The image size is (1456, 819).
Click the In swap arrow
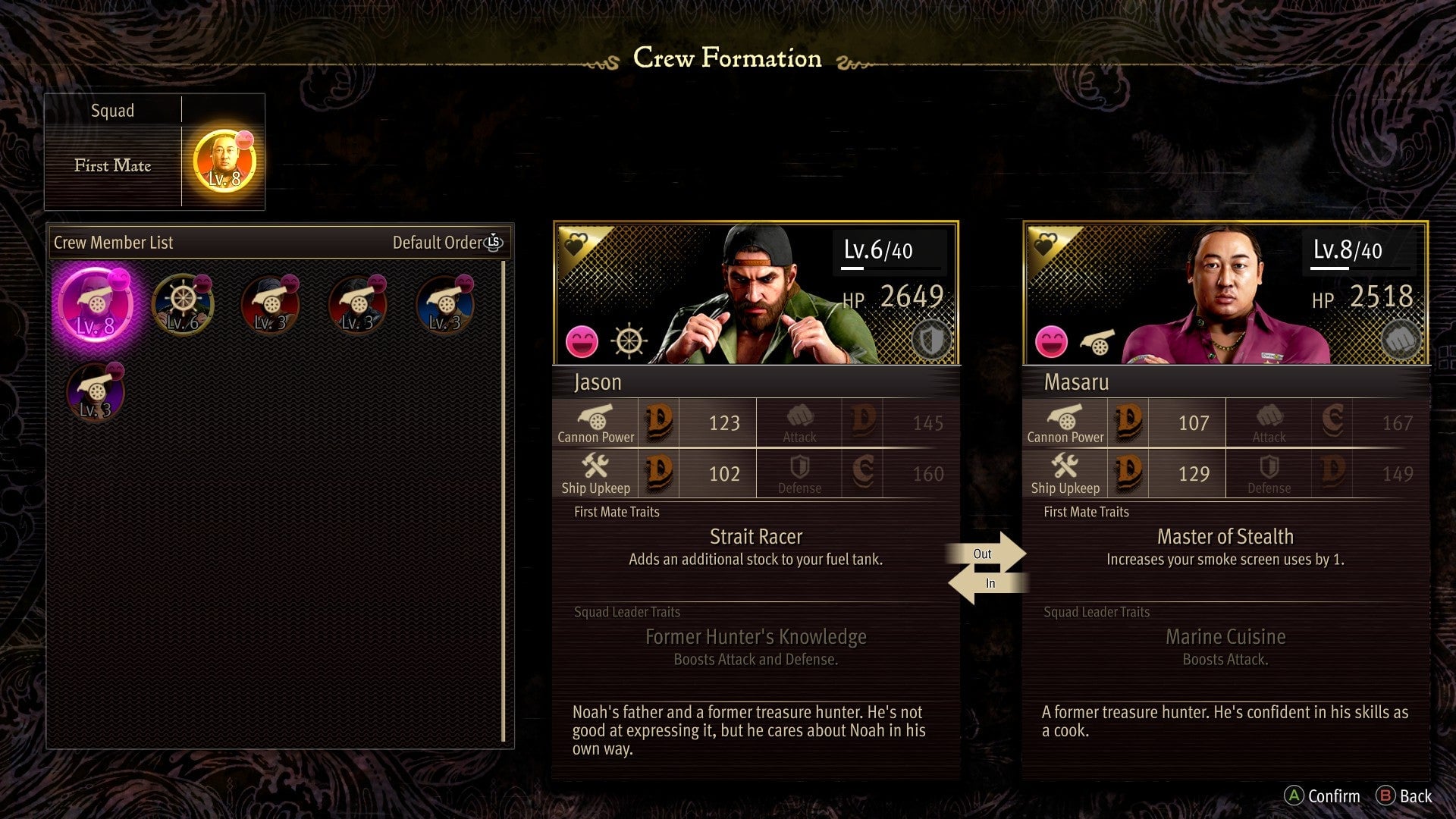tap(986, 583)
